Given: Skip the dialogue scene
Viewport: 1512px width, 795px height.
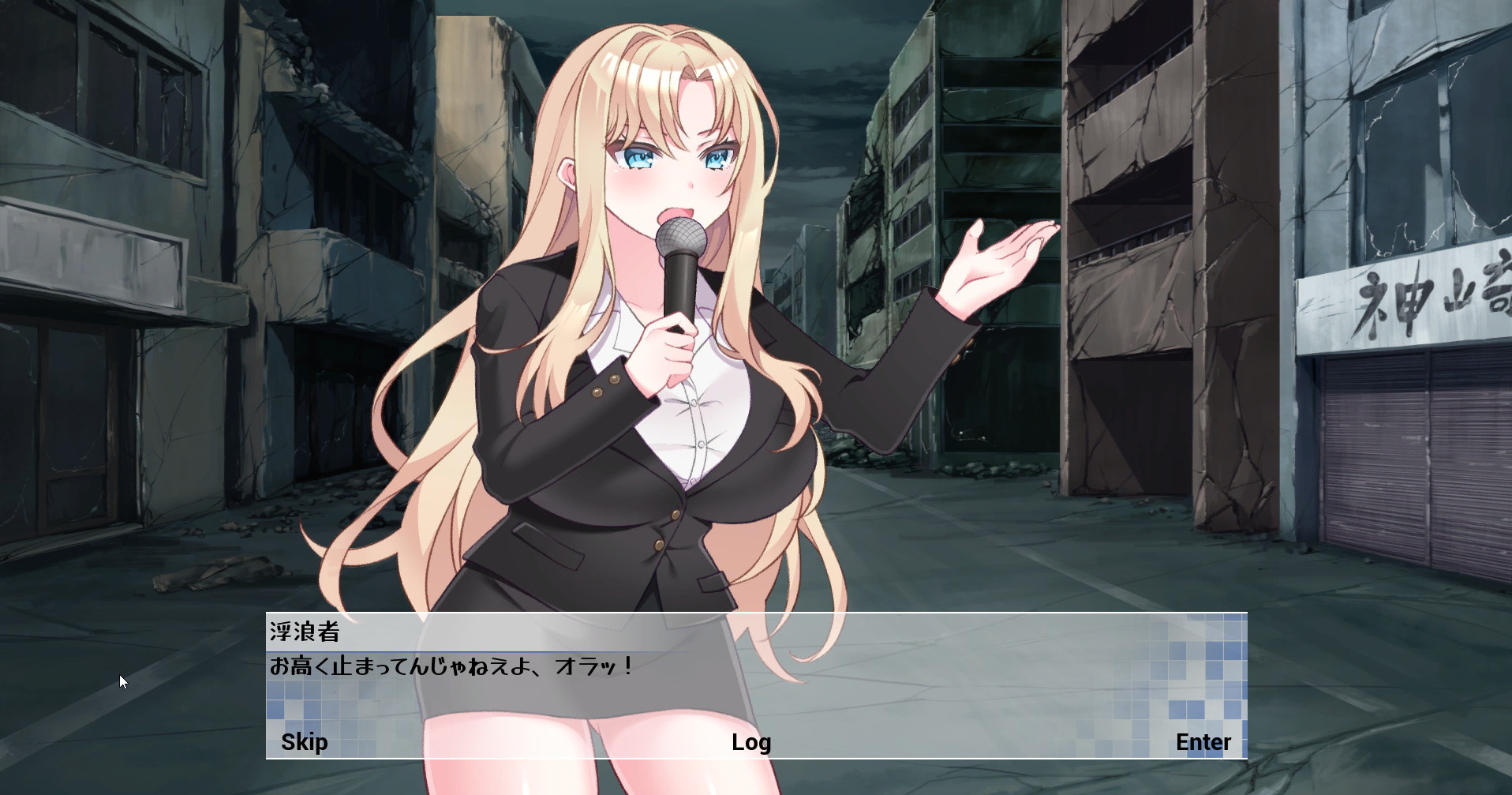Looking at the screenshot, I should 304,742.
